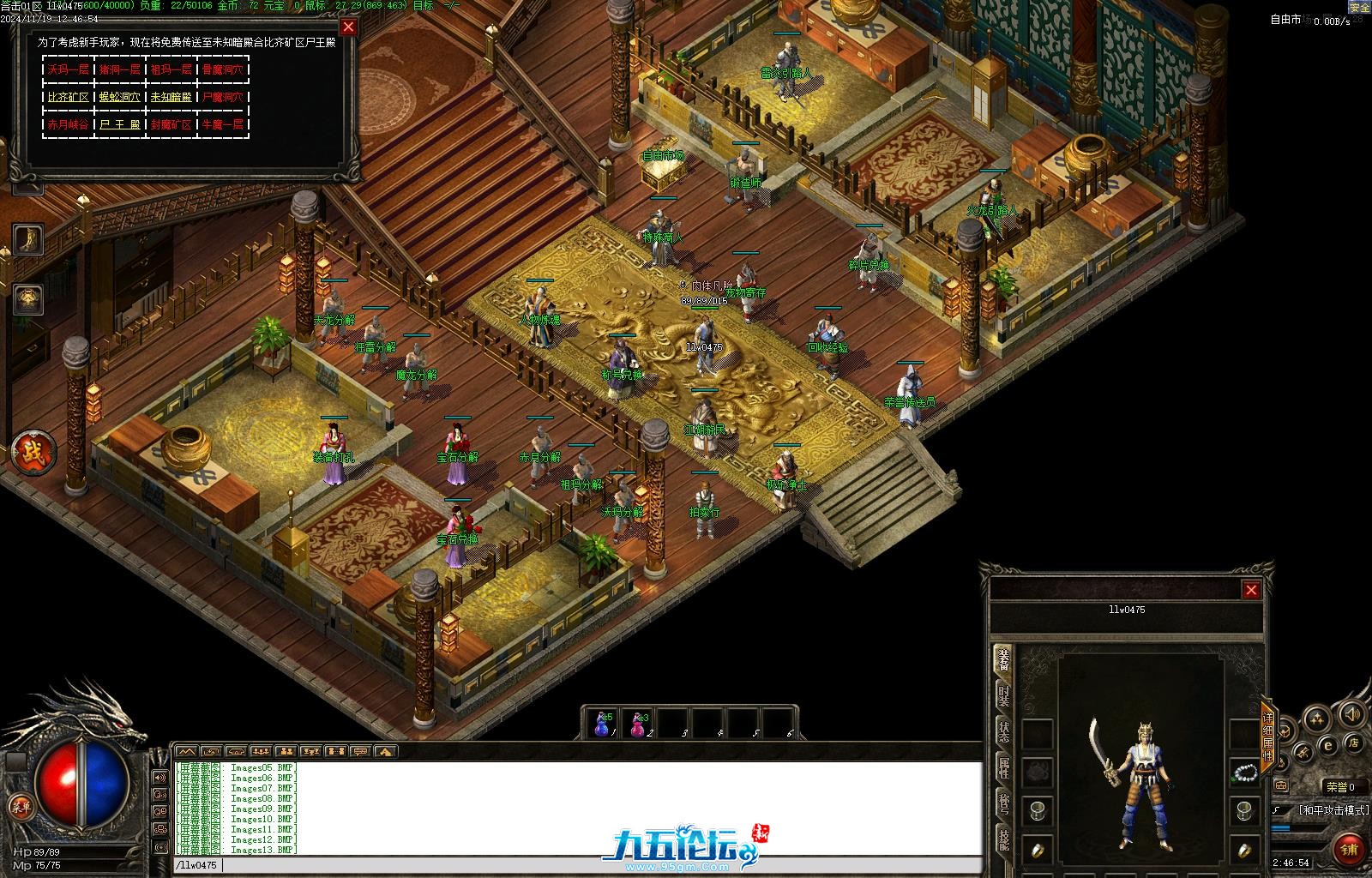Use the blue potion in hotbar slot 1
1372x878 pixels.
click(602, 725)
